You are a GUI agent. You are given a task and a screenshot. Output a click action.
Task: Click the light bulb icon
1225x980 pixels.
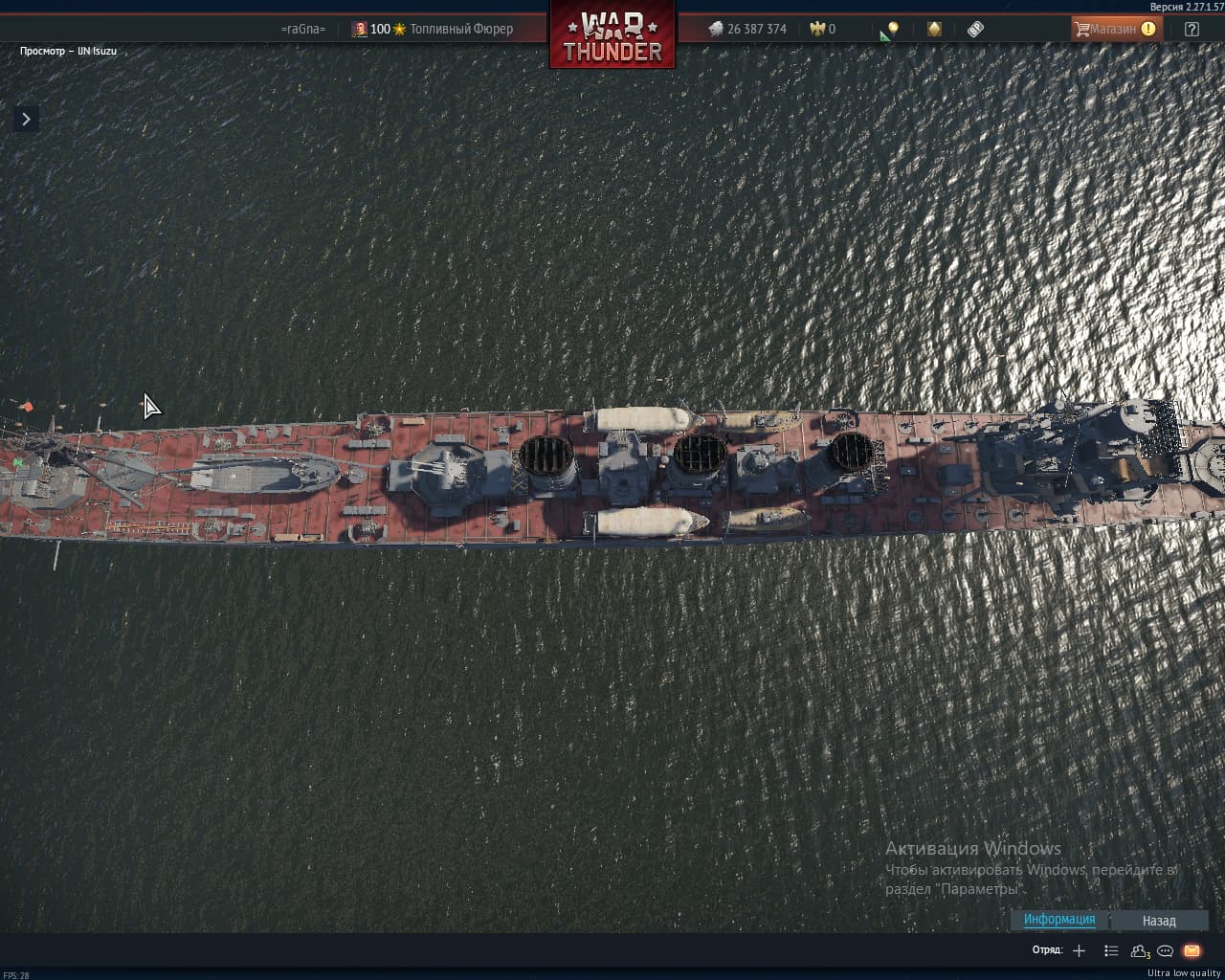click(x=892, y=29)
